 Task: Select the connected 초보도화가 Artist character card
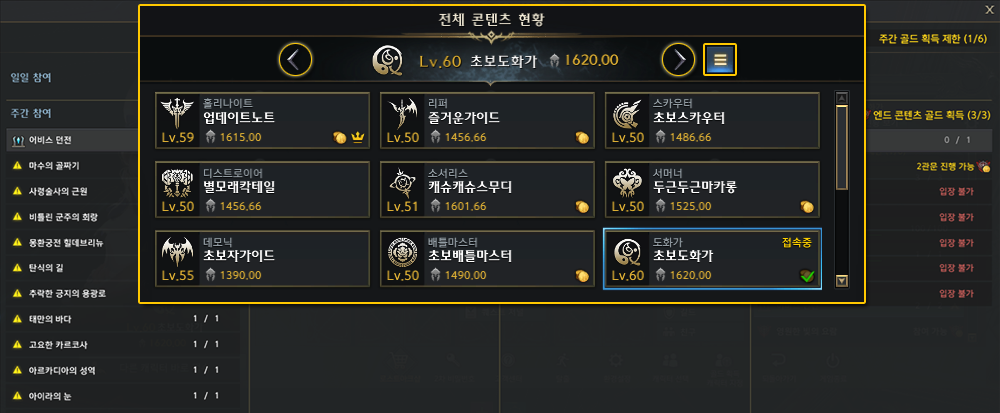coord(712,258)
